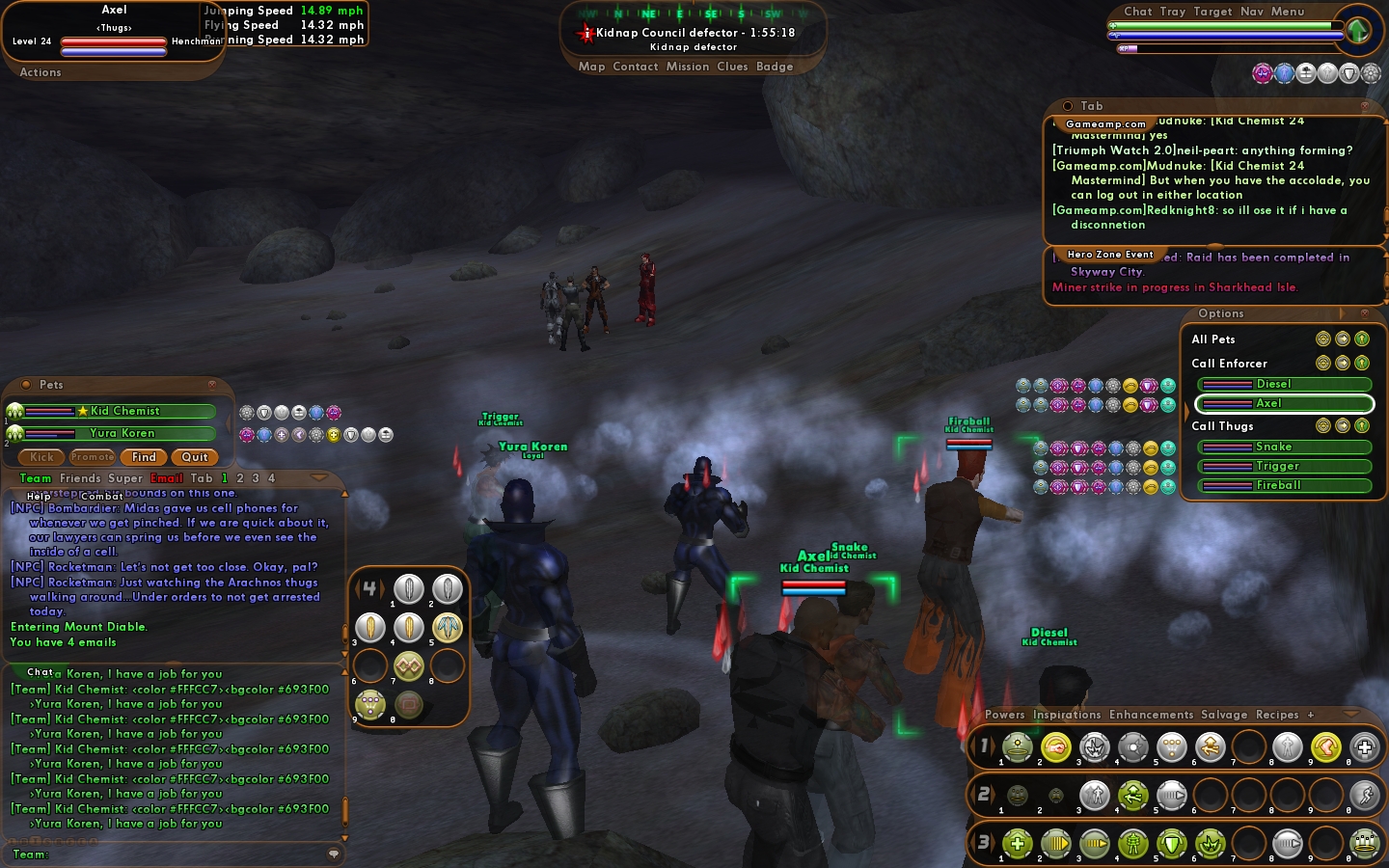Click the Find team member button

144,457
